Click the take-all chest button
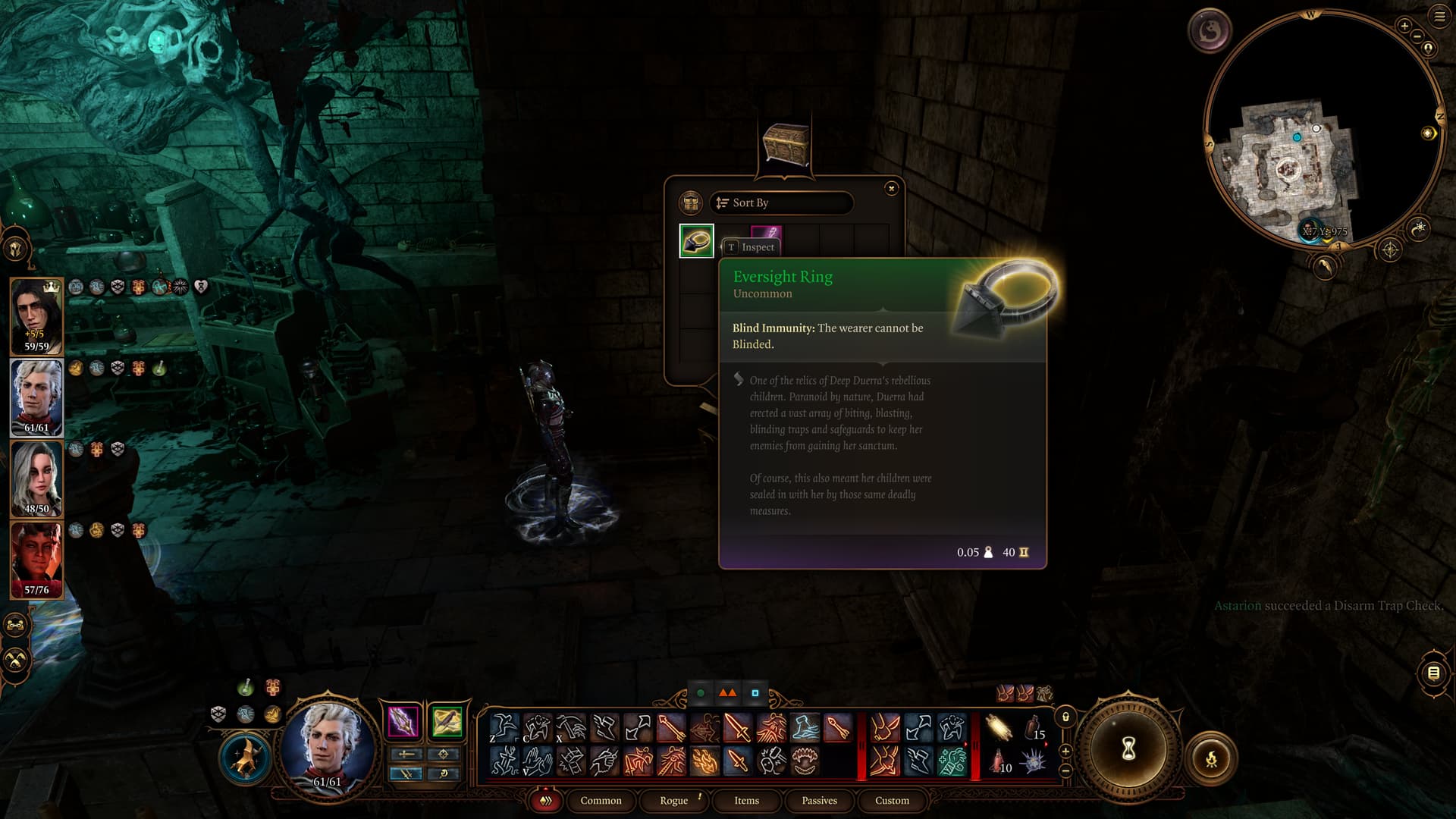 click(x=690, y=203)
